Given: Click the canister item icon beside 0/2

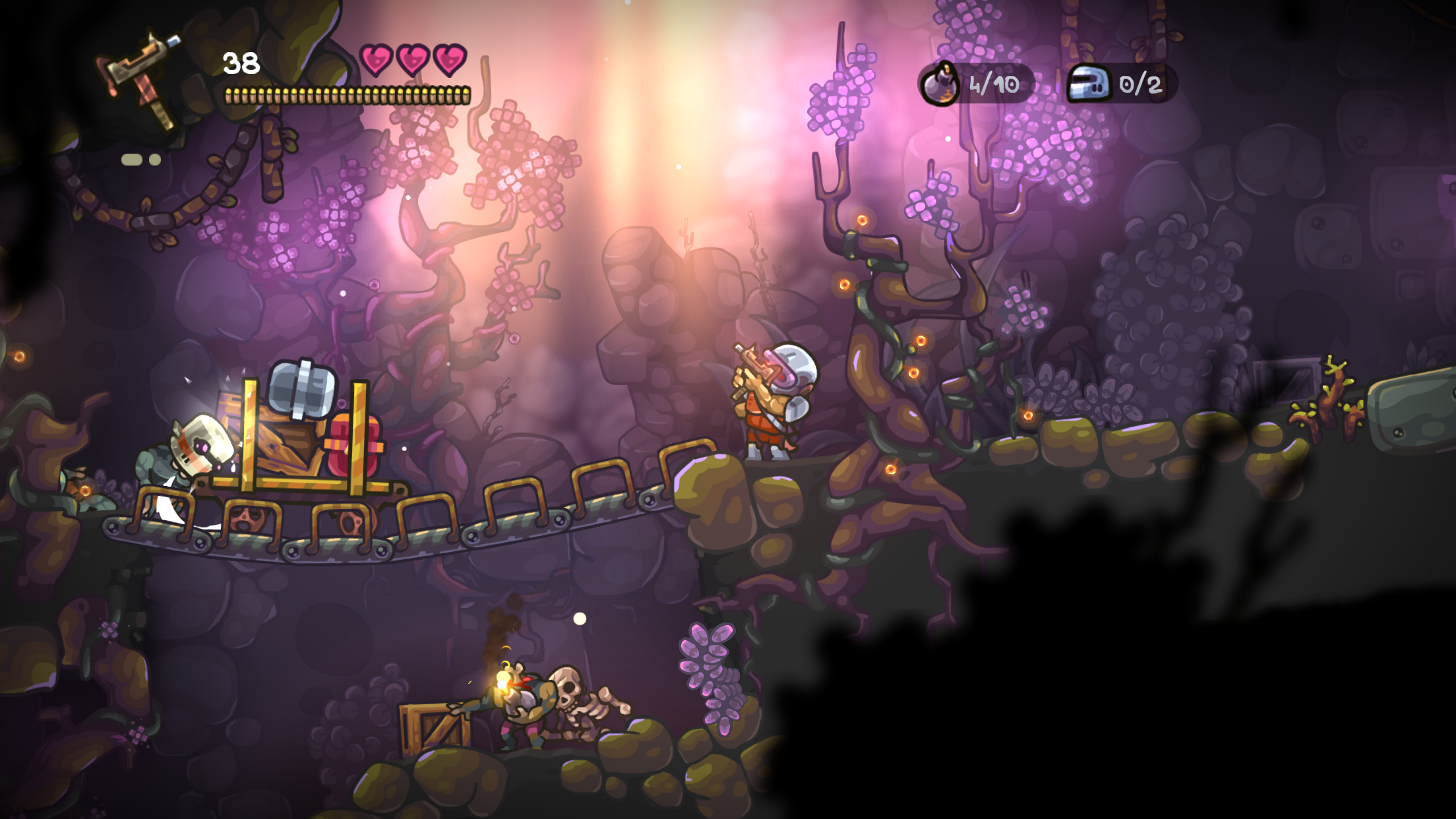Looking at the screenshot, I should [x=1091, y=84].
